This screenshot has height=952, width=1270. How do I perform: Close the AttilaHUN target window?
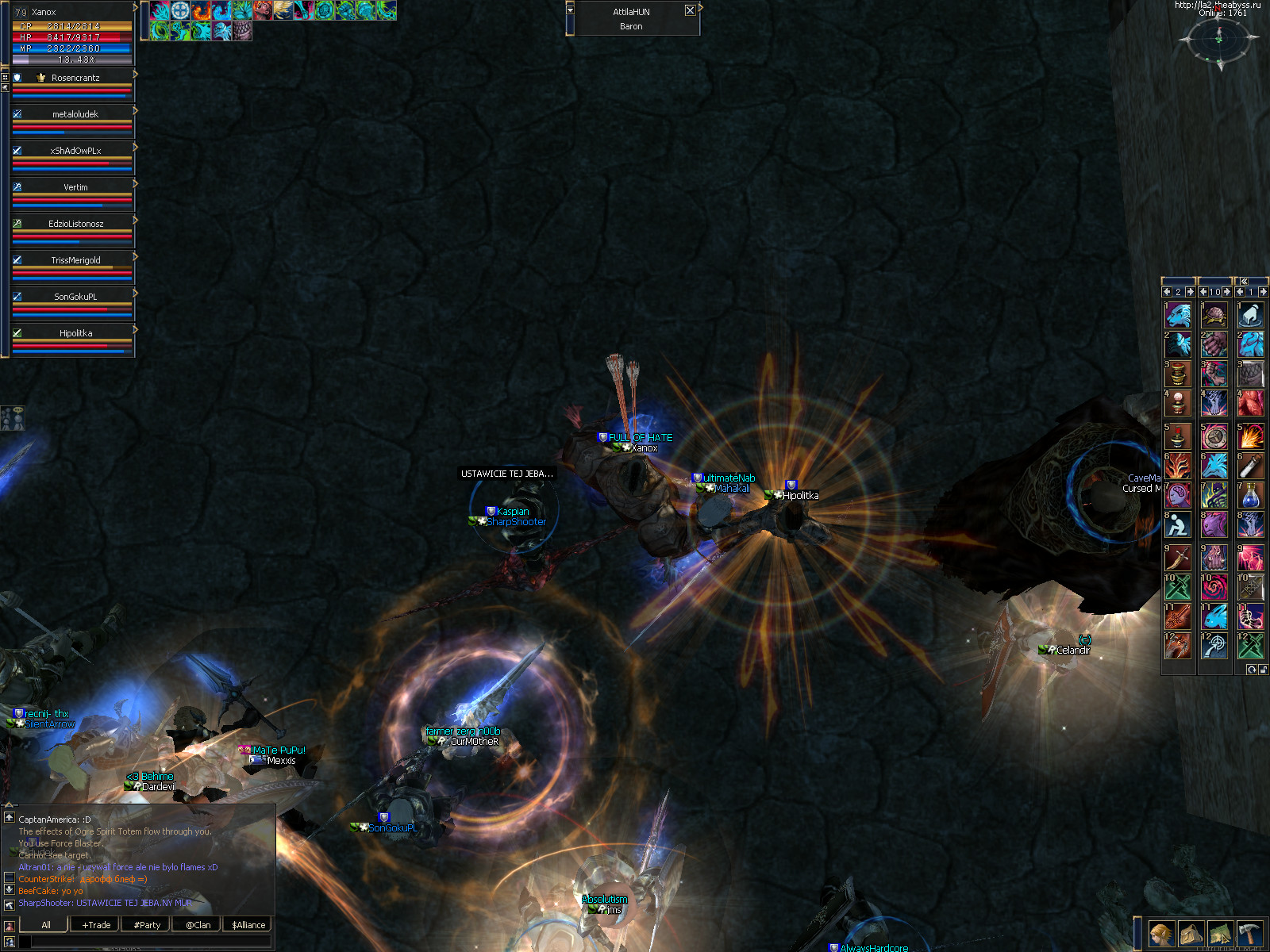click(690, 10)
